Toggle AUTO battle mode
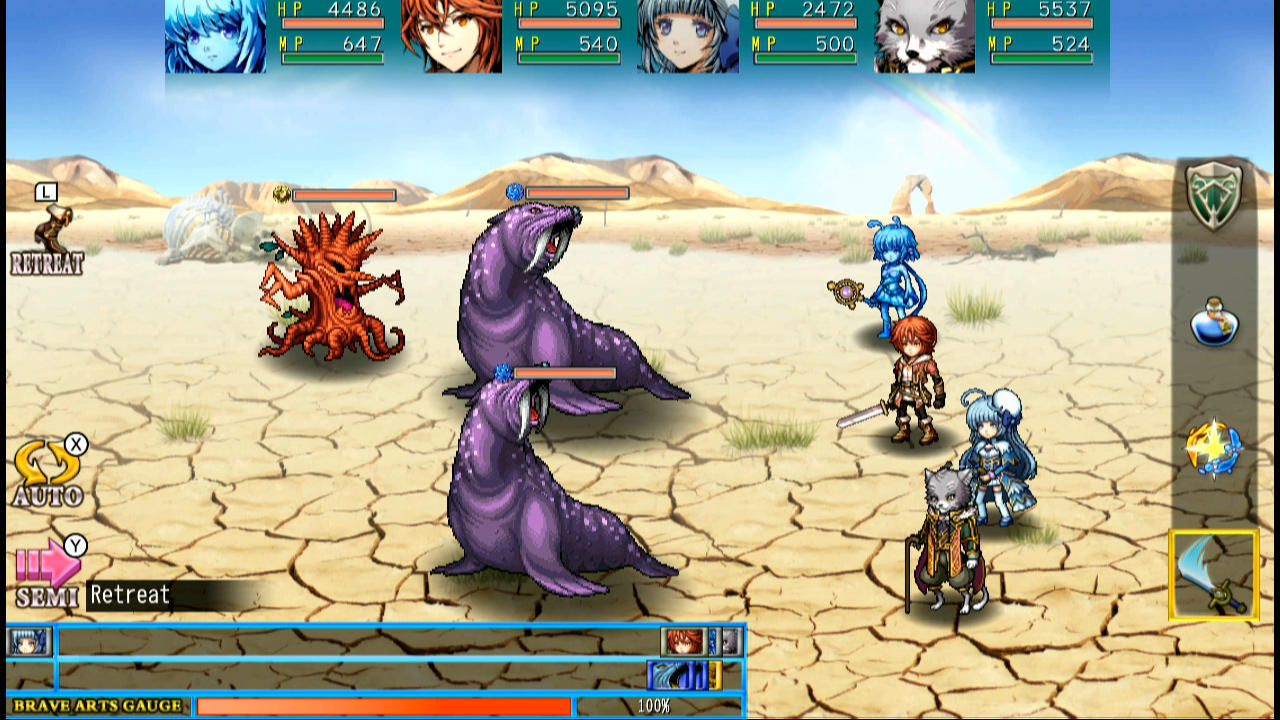 (48, 470)
